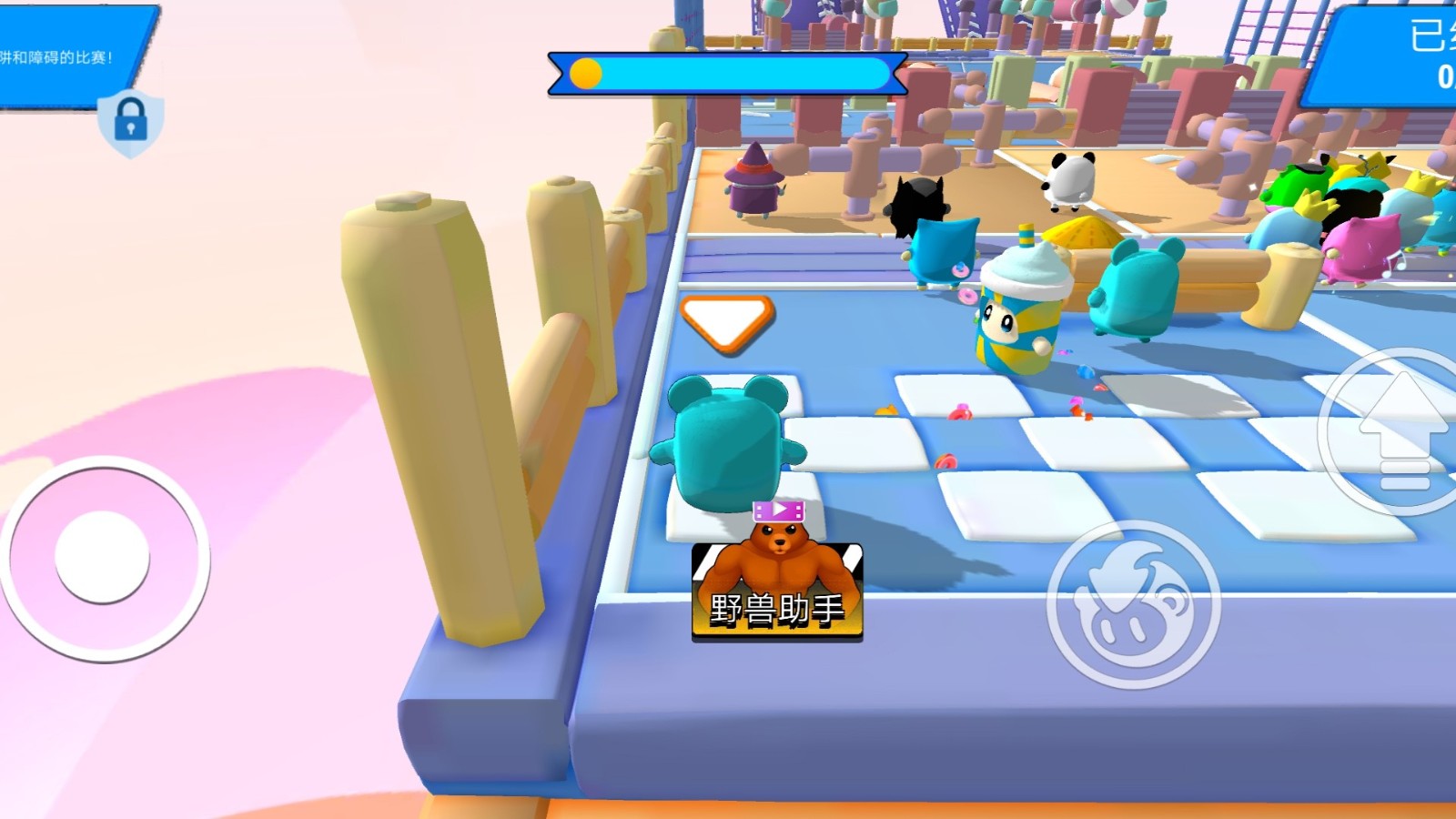This screenshot has width=1456, height=819.
Task: Activate the jump arrow button
Action: [x=1401, y=432]
